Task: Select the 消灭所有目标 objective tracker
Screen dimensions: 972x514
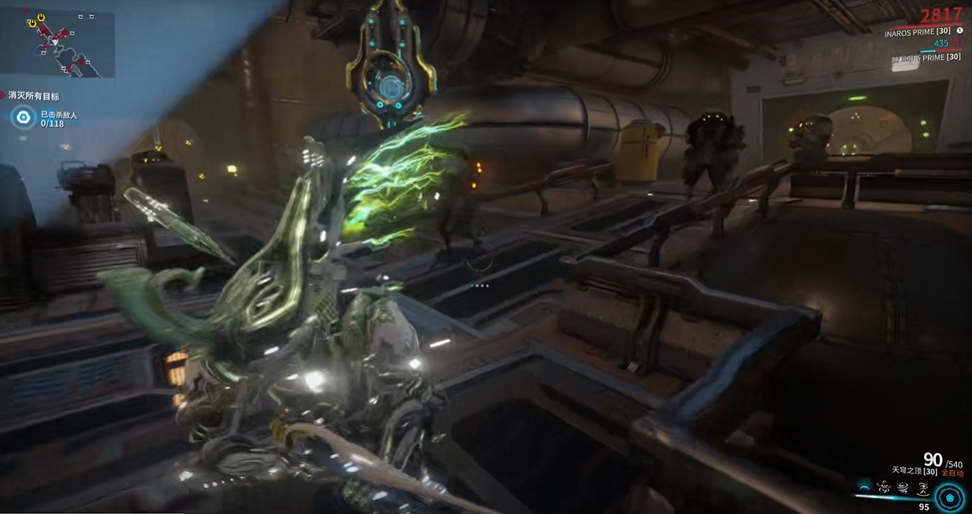Action: tap(35, 96)
